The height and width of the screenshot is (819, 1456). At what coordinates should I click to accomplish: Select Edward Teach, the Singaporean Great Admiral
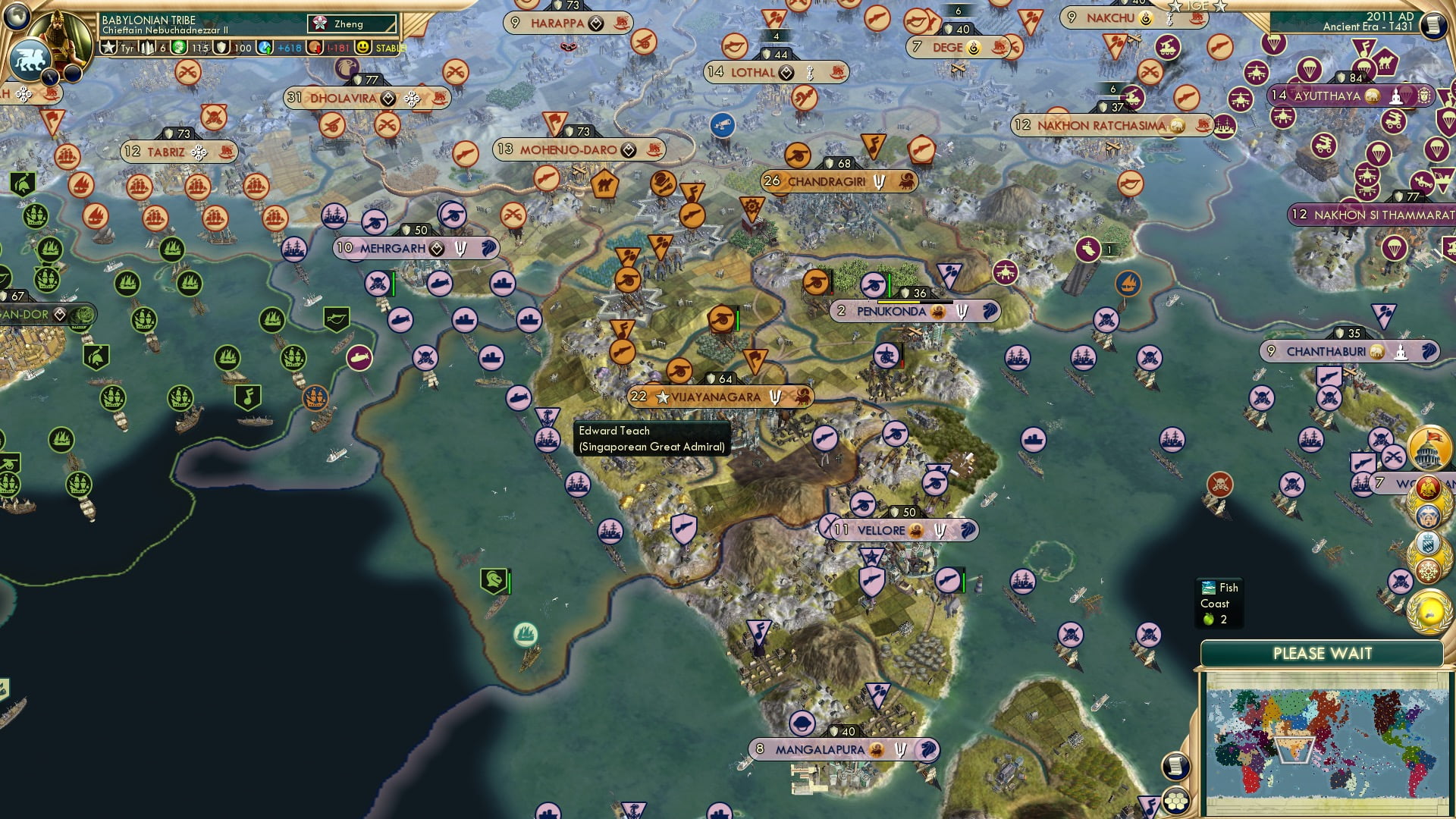pos(652,438)
